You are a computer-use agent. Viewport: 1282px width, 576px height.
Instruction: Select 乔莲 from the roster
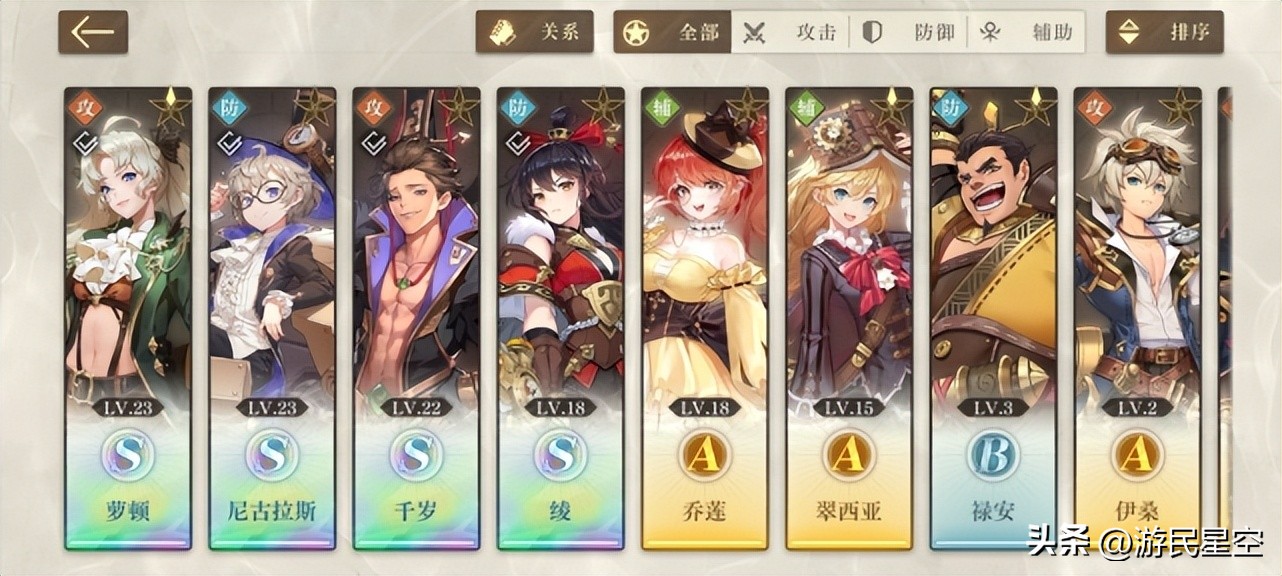tap(705, 318)
